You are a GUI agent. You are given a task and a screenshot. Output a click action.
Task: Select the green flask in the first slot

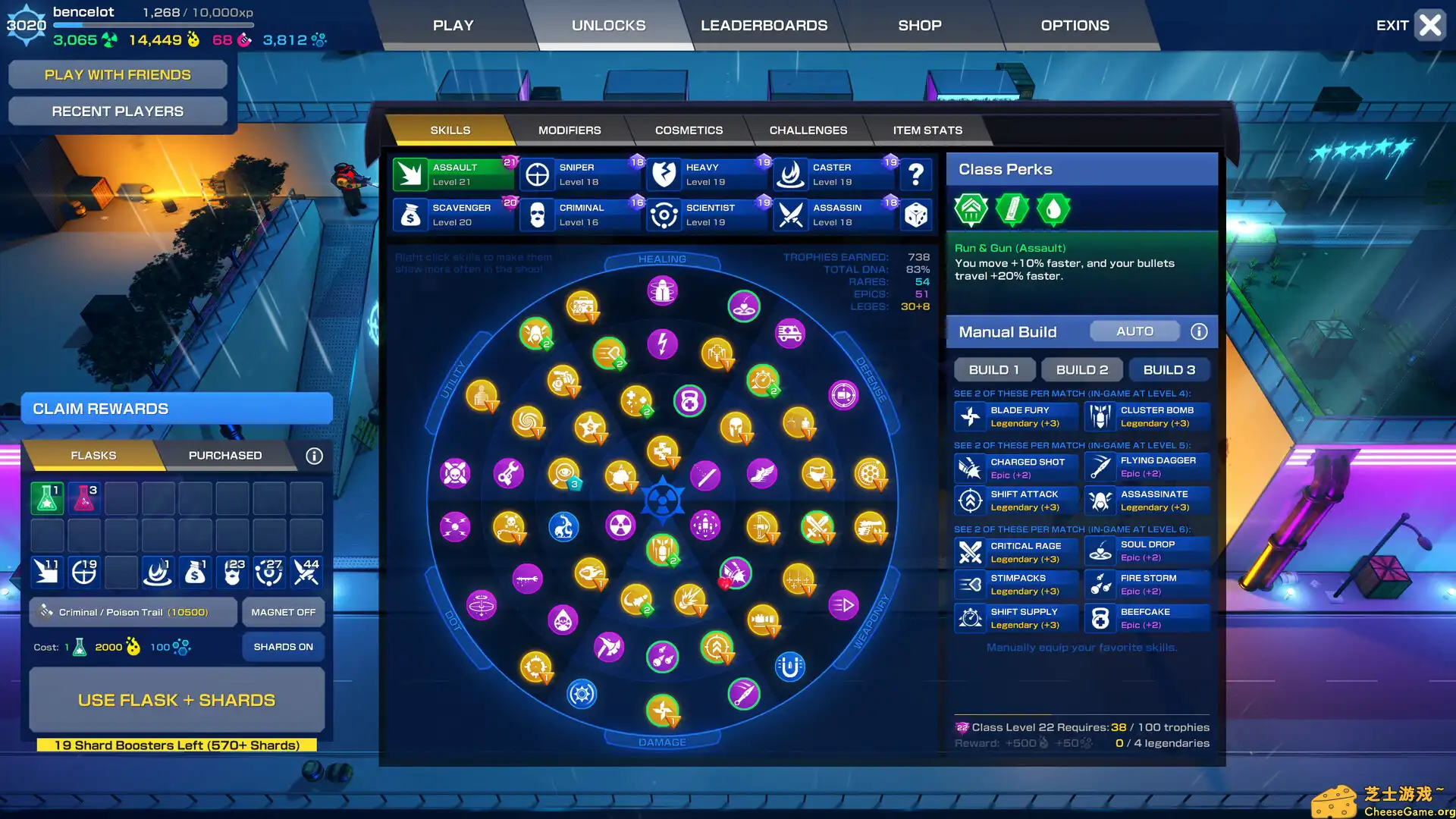pyautogui.click(x=47, y=497)
